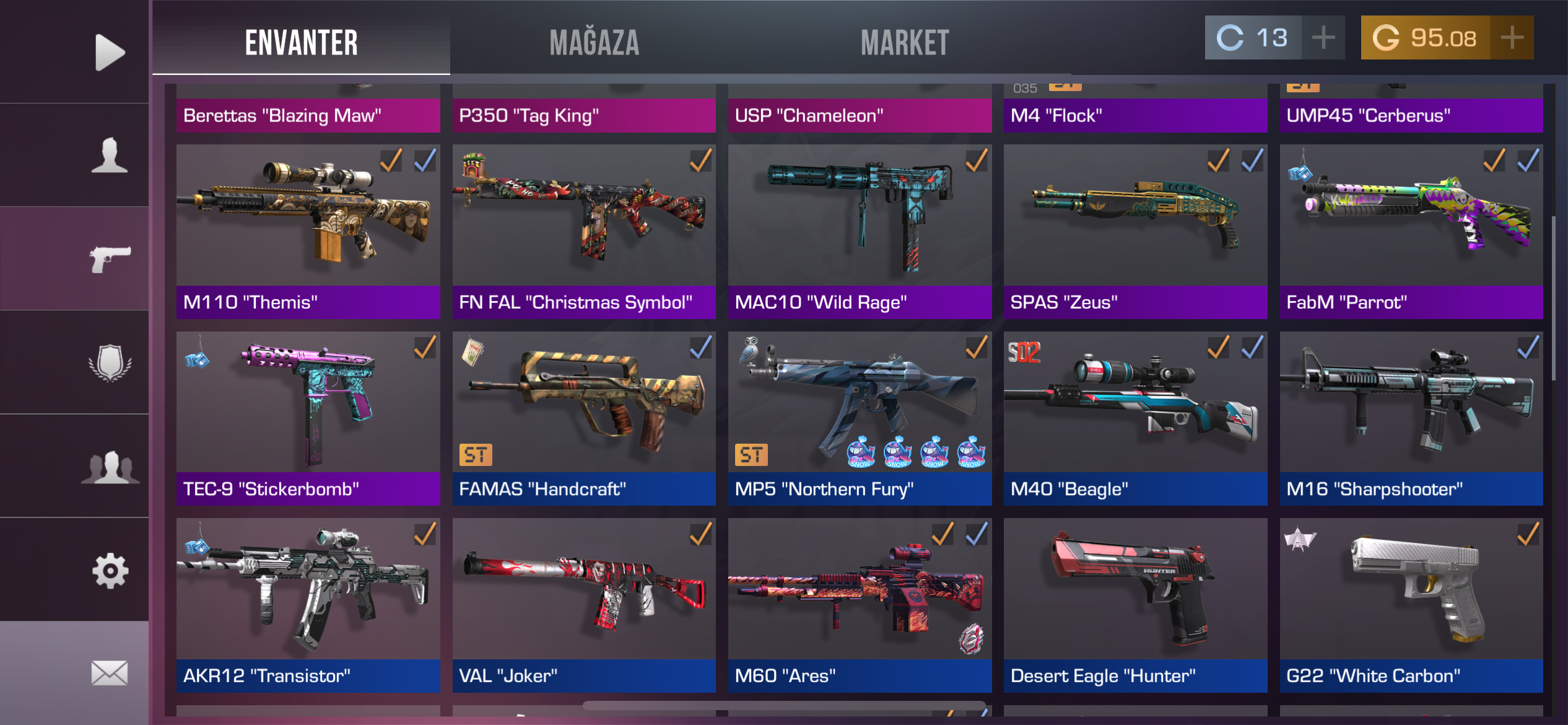Pick the SPAS "Zeus" shotgun skin

1135,231
